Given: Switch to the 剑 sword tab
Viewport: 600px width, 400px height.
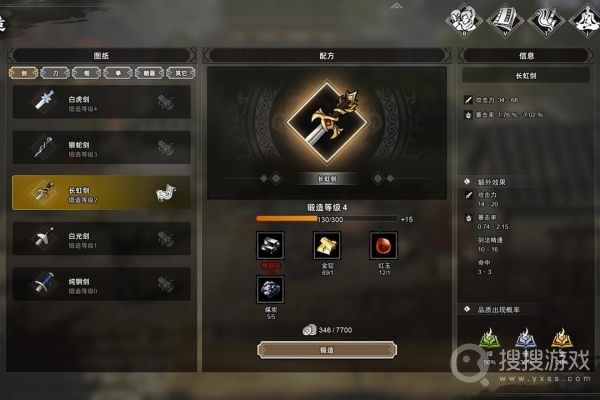Looking at the screenshot, I should click(x=21, y=73).
